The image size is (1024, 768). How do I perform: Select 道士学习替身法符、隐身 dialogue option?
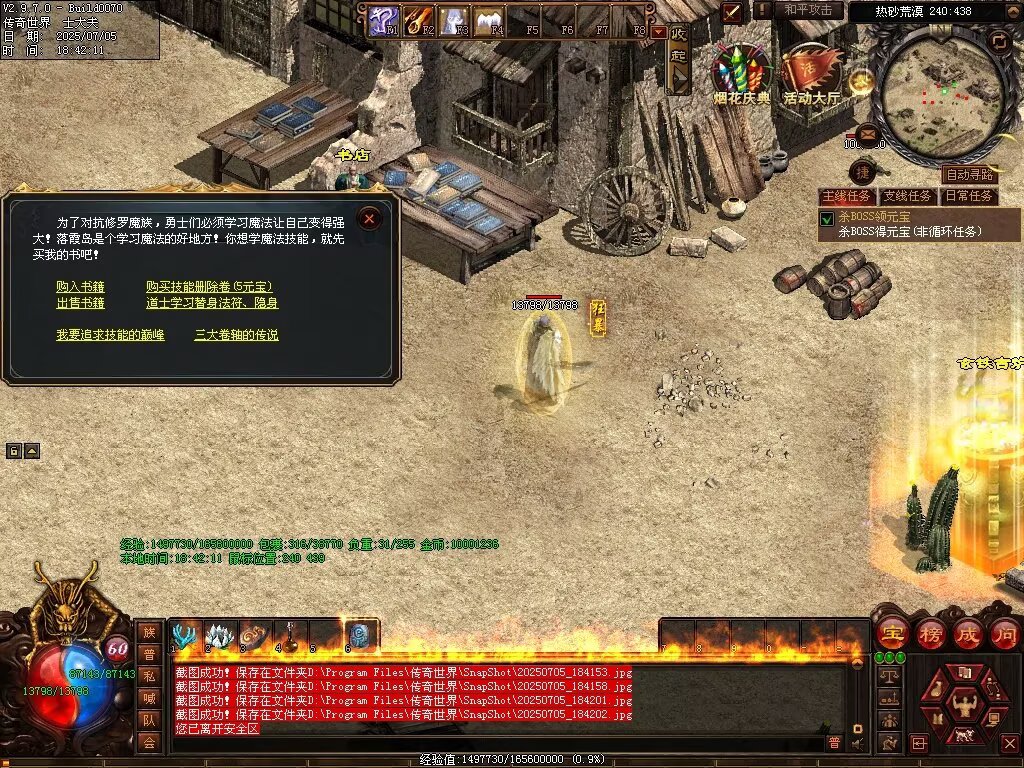pyautogui.click(x=212, y=303)
